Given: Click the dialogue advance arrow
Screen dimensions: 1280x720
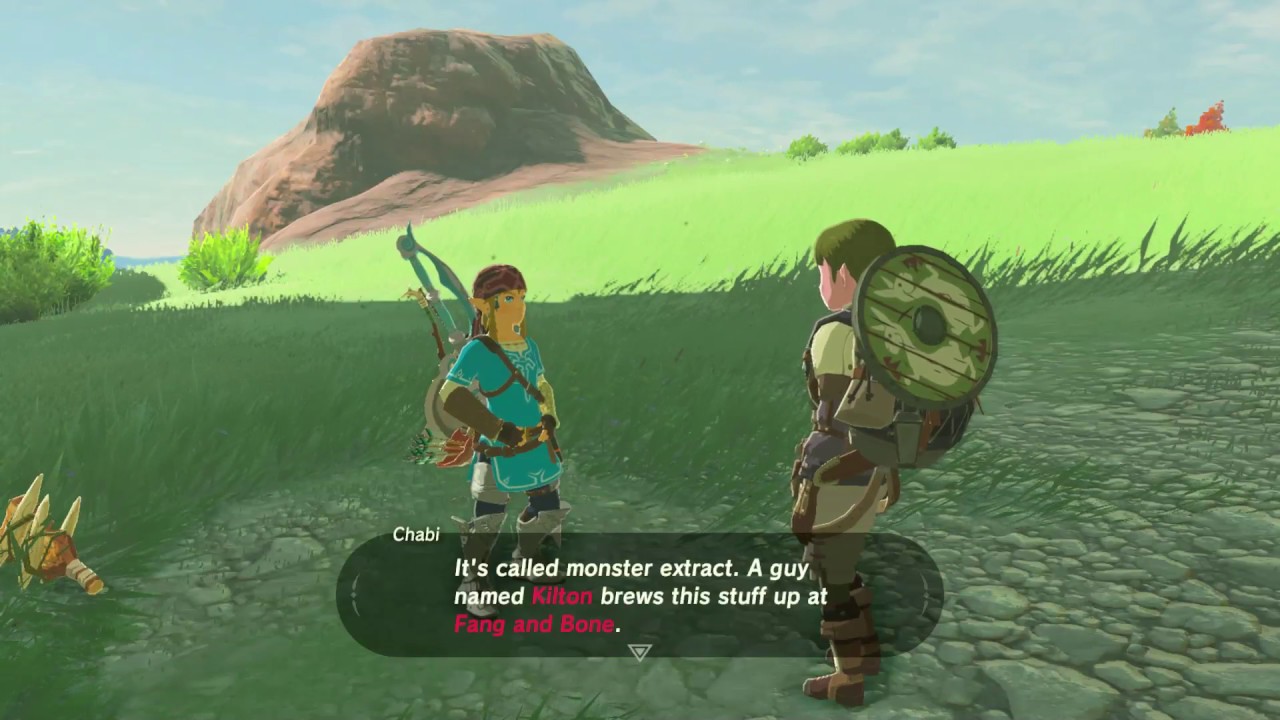Looking at the screenshot, I should (640, 651).
